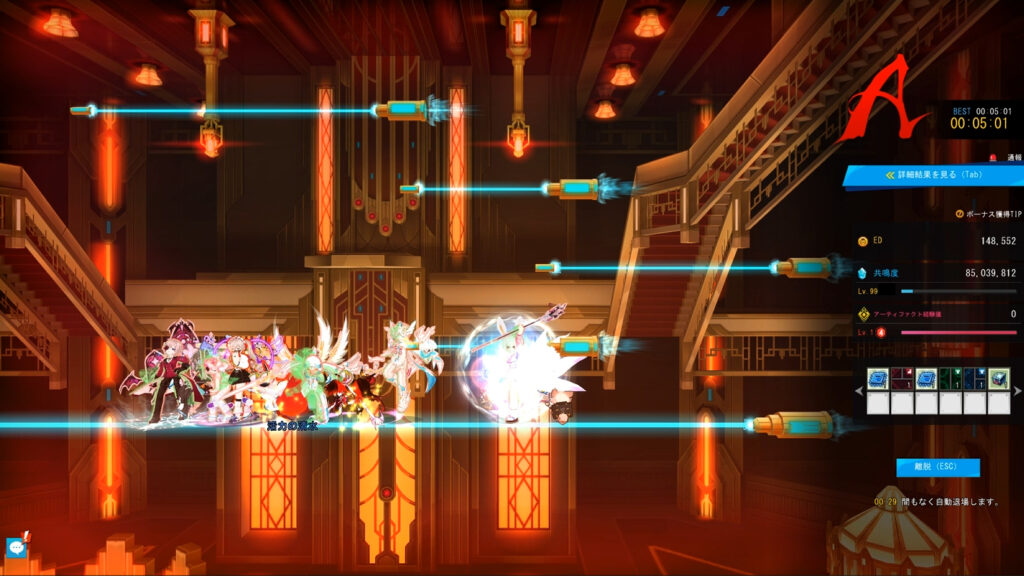
Task: Open the chat speech bubble icon
Action: (x=16, y=547)
